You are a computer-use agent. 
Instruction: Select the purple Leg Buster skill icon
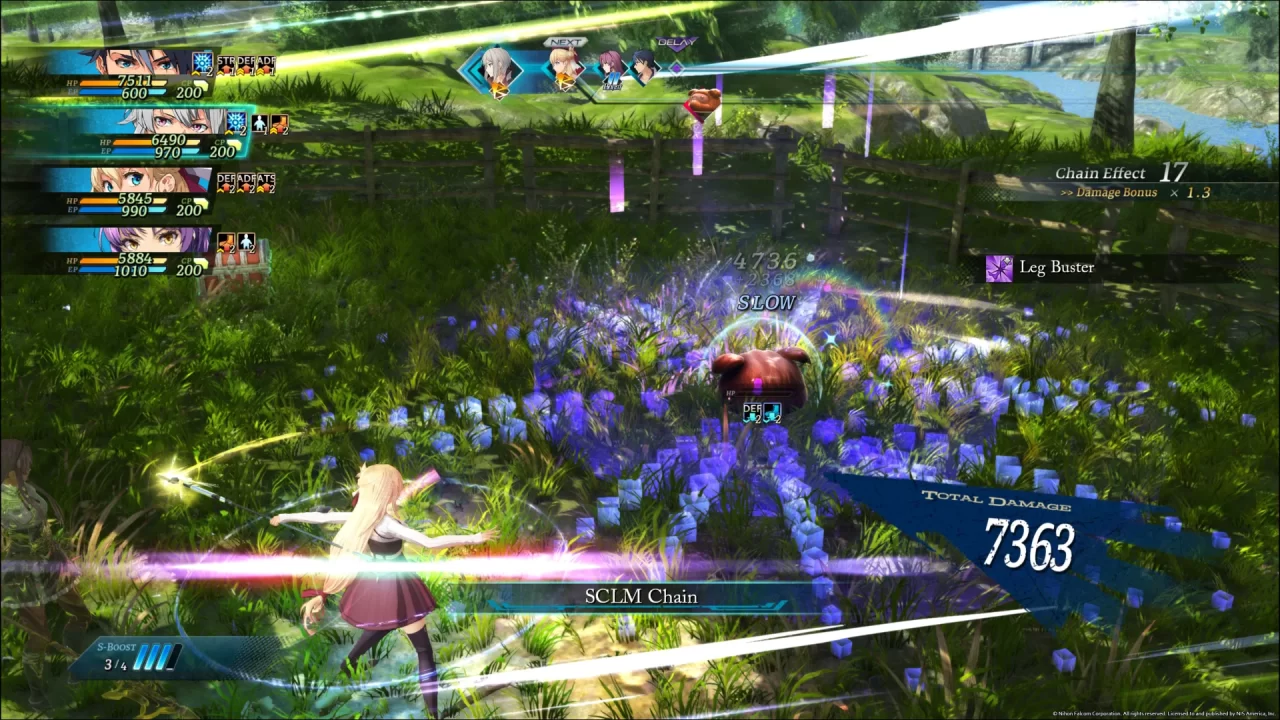click(998, 268)
